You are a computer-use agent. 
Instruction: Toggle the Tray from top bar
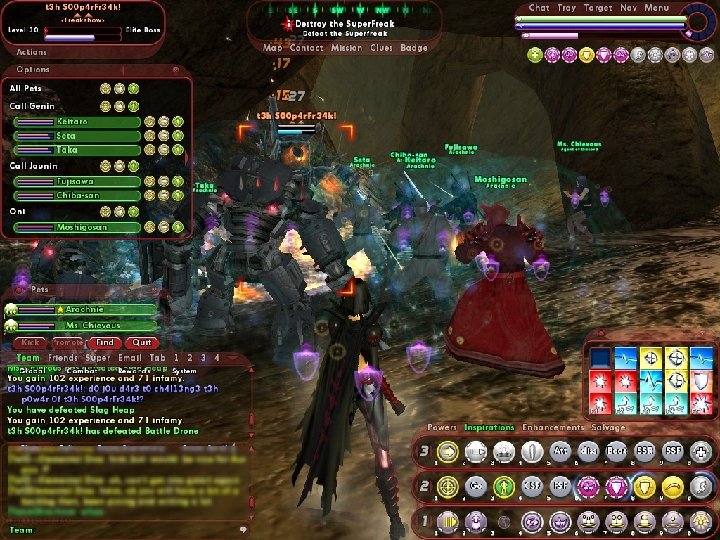click(567, 8)
